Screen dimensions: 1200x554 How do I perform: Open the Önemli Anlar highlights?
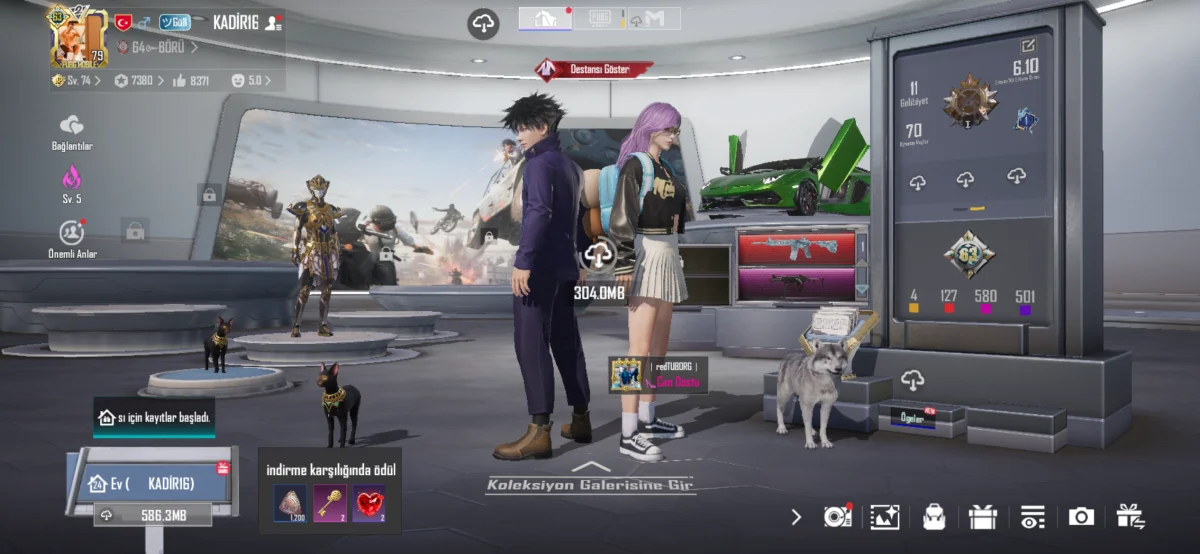72,236
